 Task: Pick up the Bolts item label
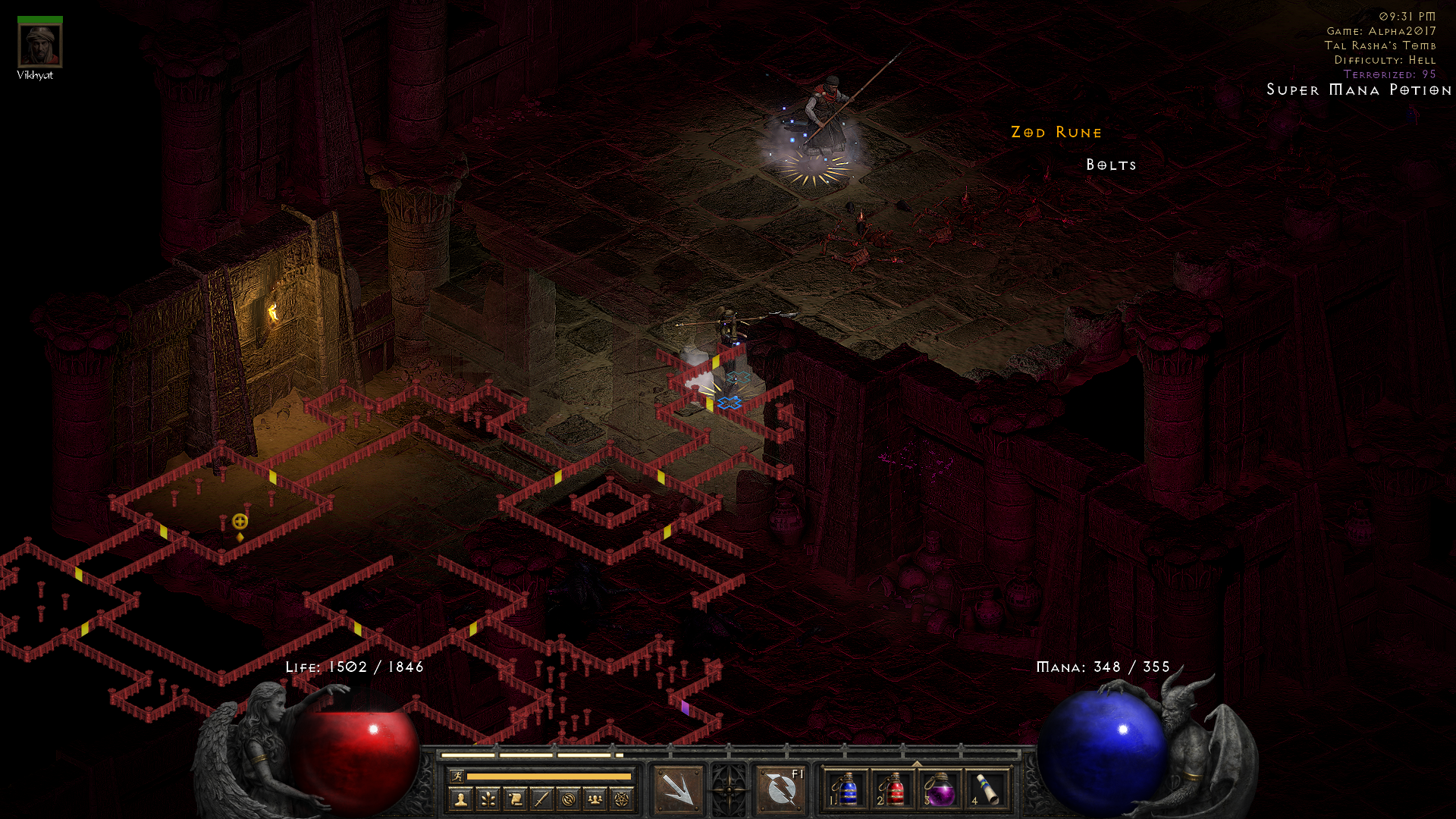1111,165
